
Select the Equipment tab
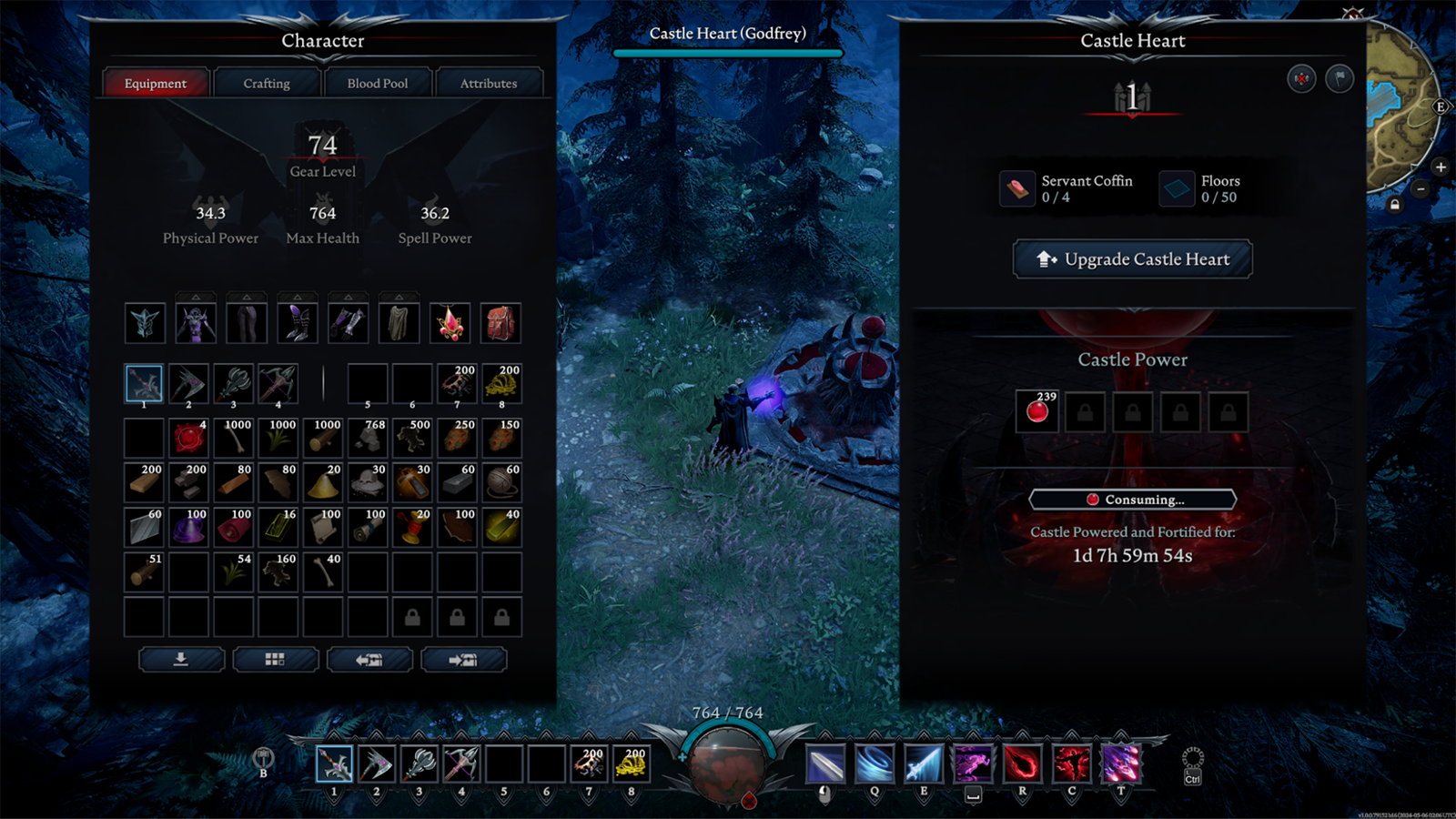pos(156,83)
